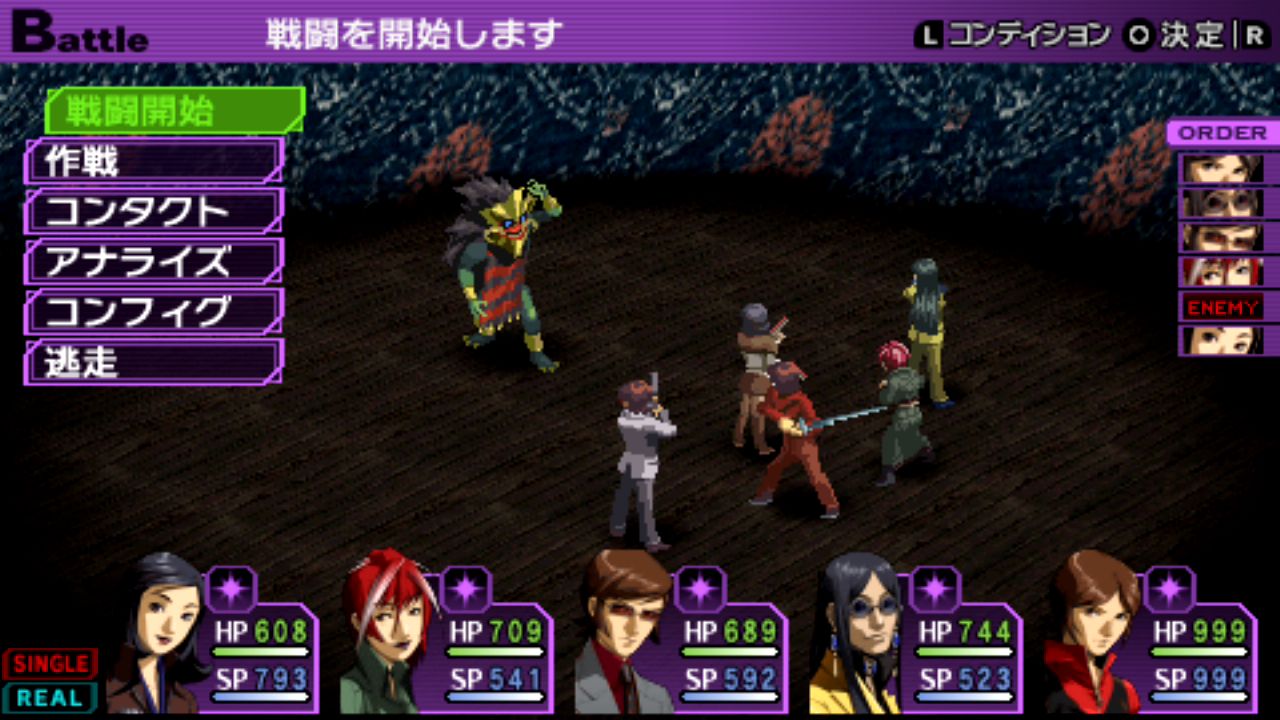The image size is (1280, 720).
Task: Open the 作戦 strategy menu
Action: 154,161
